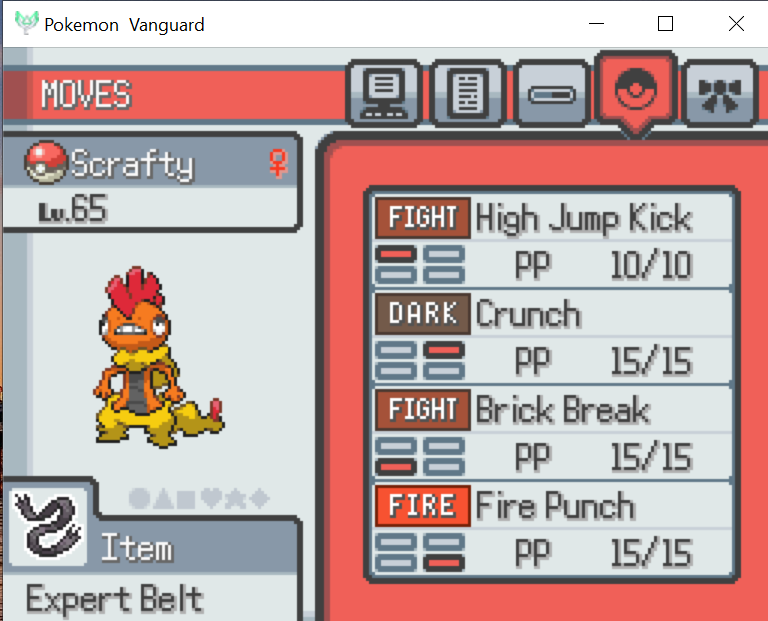Viewport: 768px width, 621px height.
Task: Close the Pokemon Vanguard window
Action: coord(736,24)
